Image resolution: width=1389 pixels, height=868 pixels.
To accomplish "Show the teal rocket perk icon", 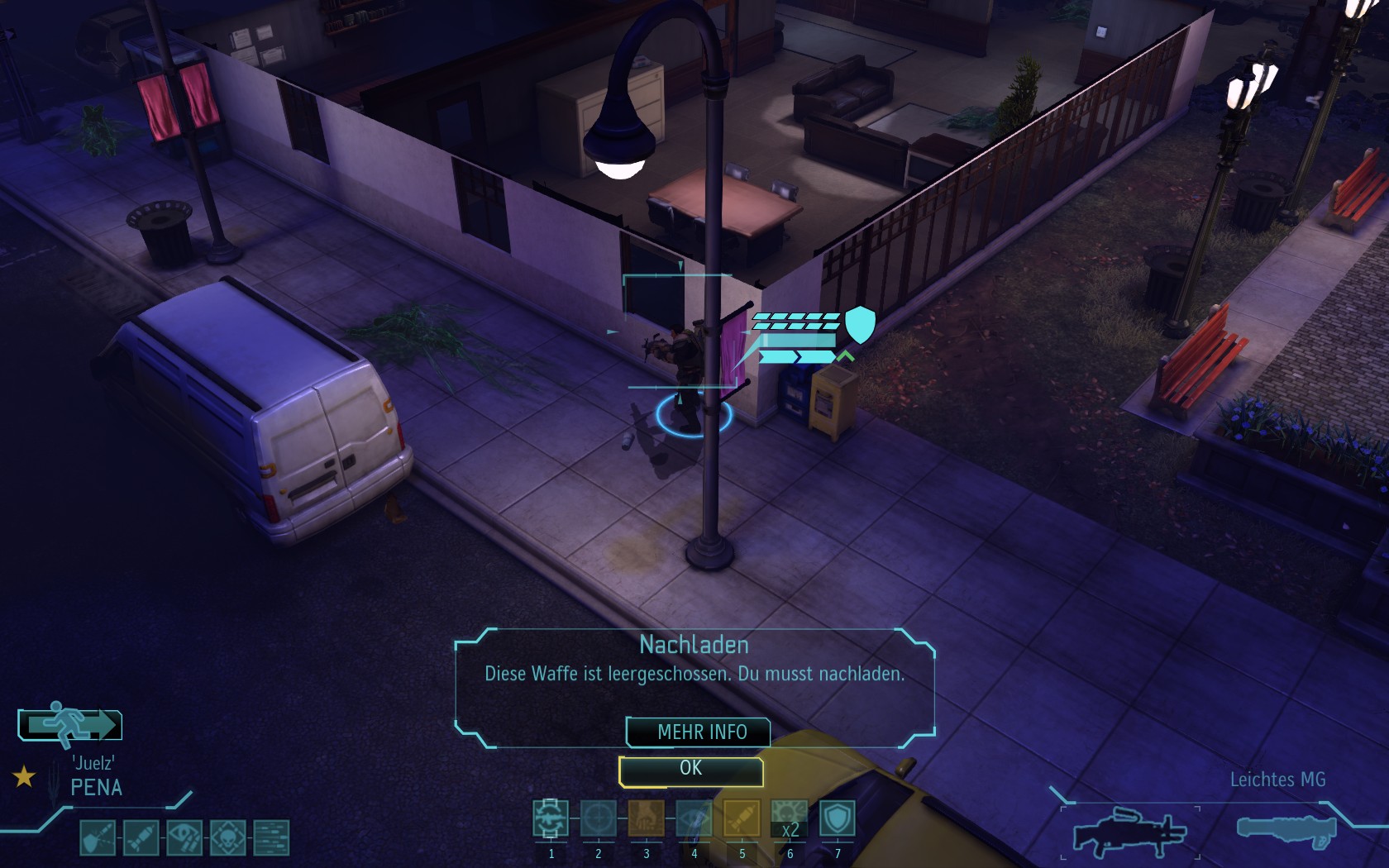I will (x=141, y=837).
